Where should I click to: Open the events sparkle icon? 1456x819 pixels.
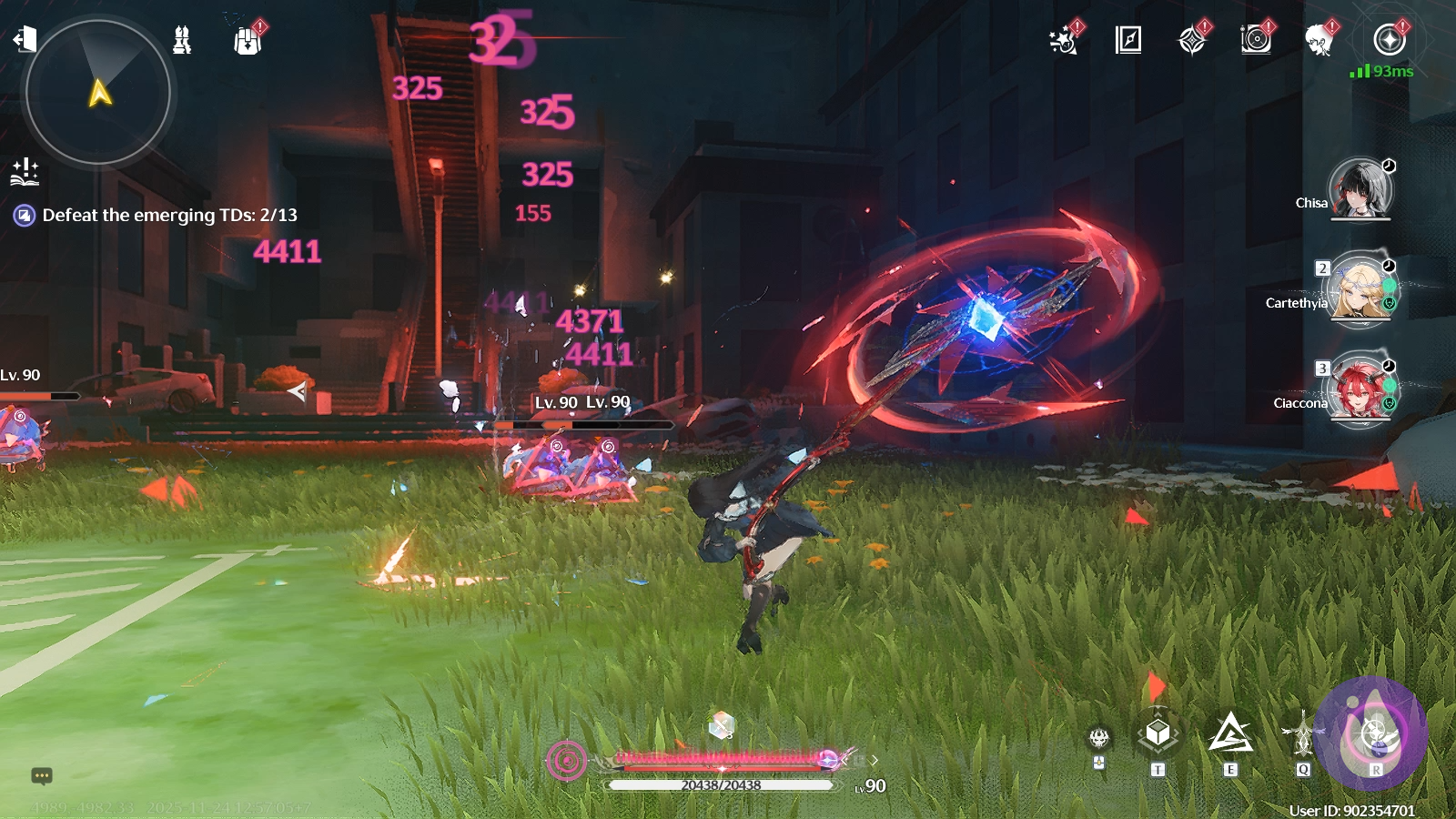1063,41
